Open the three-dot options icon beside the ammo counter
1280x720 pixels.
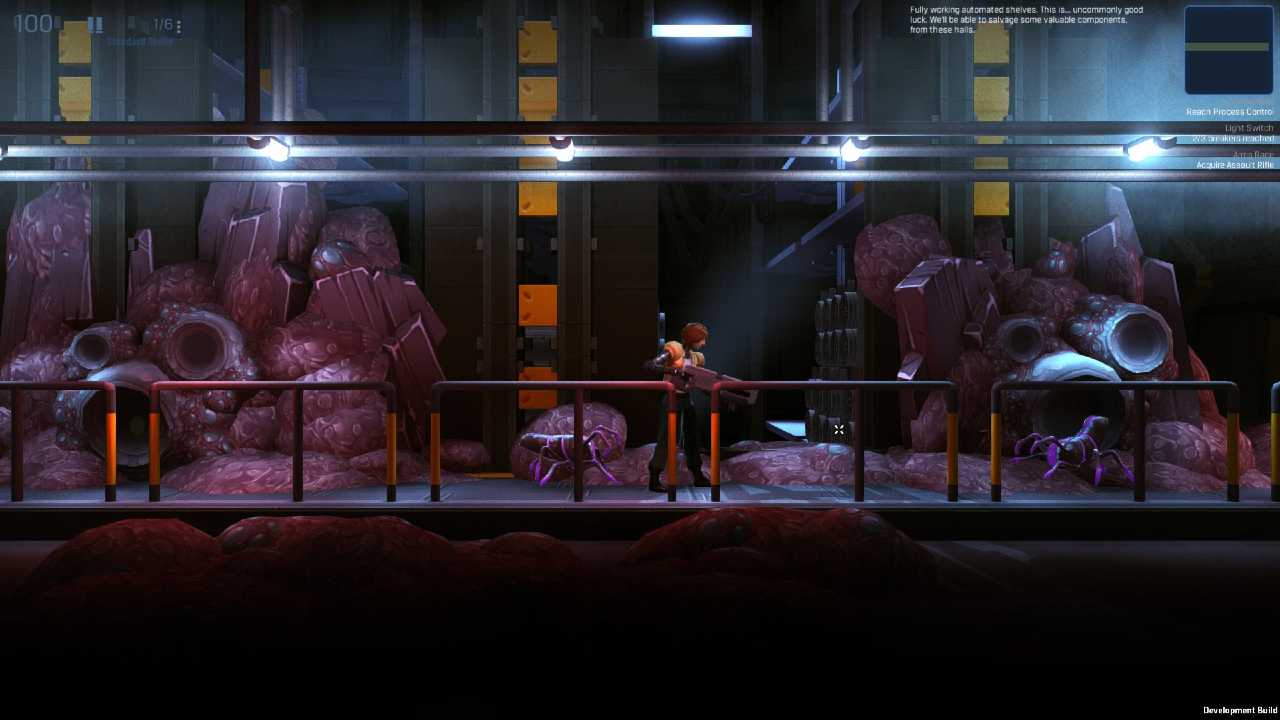180,26
